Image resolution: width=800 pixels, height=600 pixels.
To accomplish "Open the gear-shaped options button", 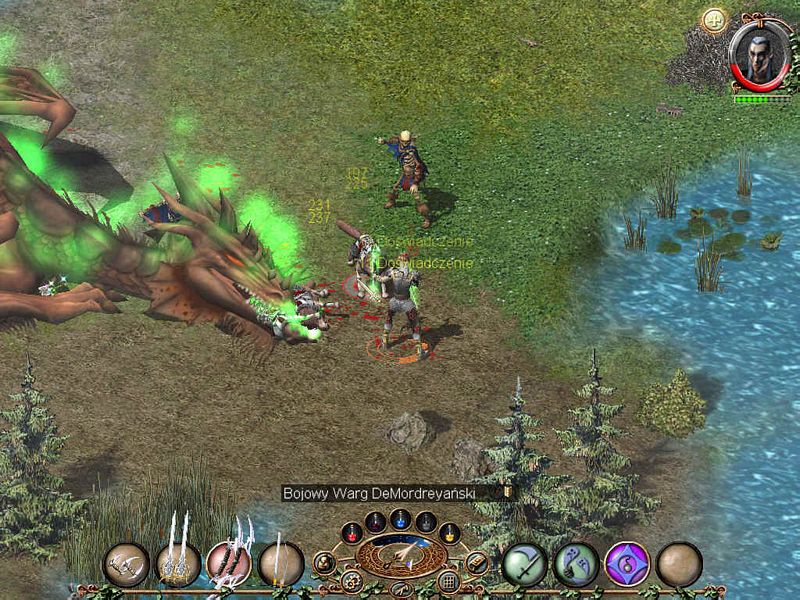I will pos(351,580).
